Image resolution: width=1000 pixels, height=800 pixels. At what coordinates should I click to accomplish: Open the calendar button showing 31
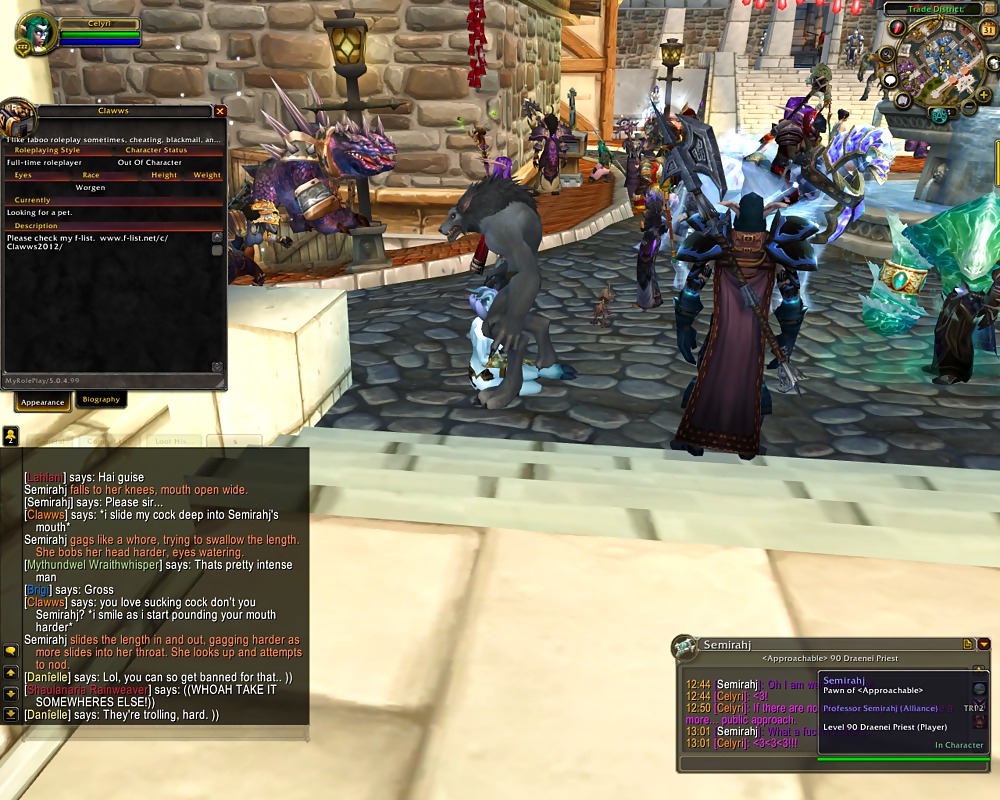pos(988,29)
